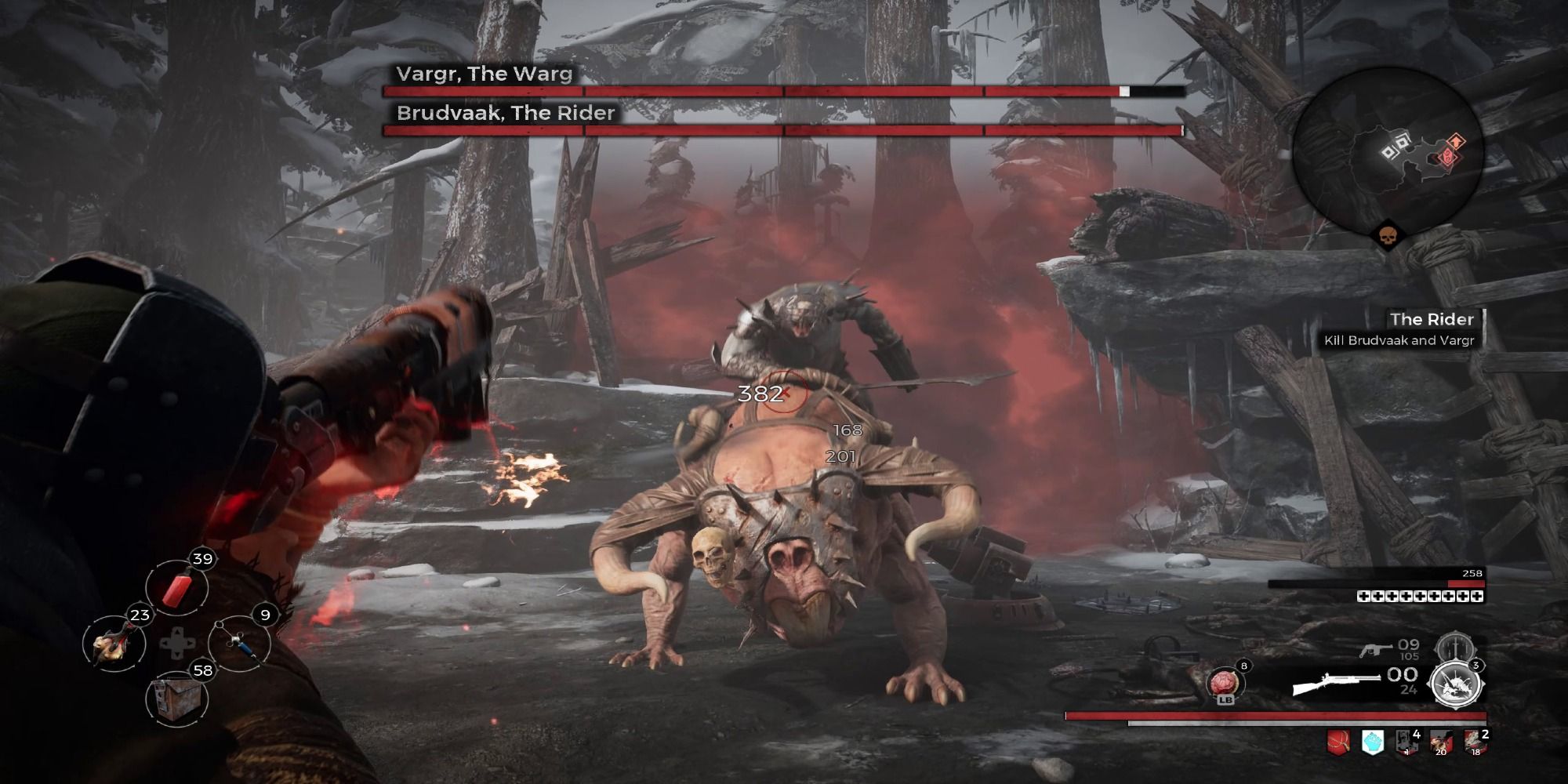Use the rusty ammo box item
This screenshot has width=1568, height=784.
pyautogui.click(x=177, y=698)
